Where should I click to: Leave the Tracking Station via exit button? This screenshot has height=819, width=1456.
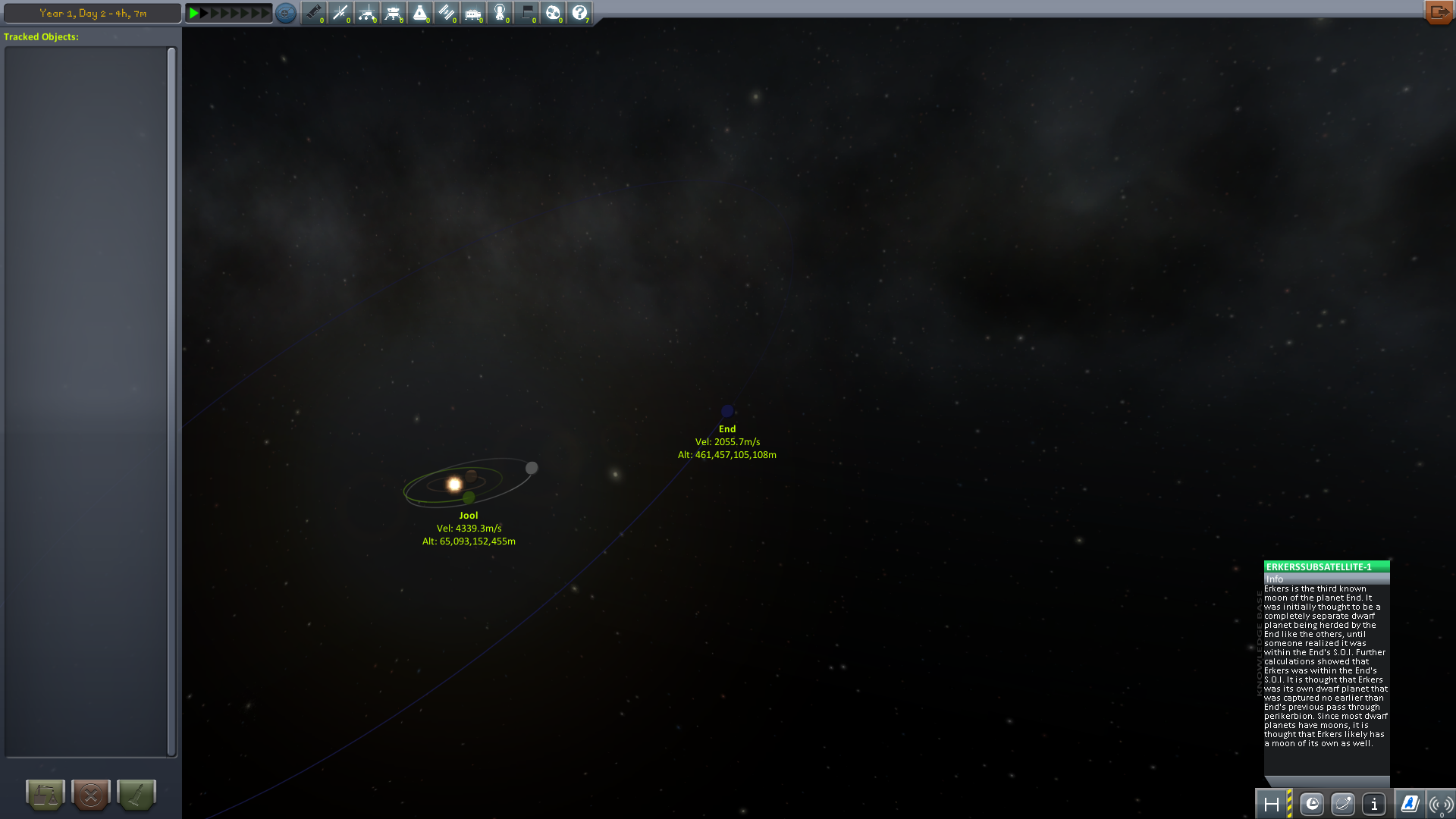coord(1438,12)
